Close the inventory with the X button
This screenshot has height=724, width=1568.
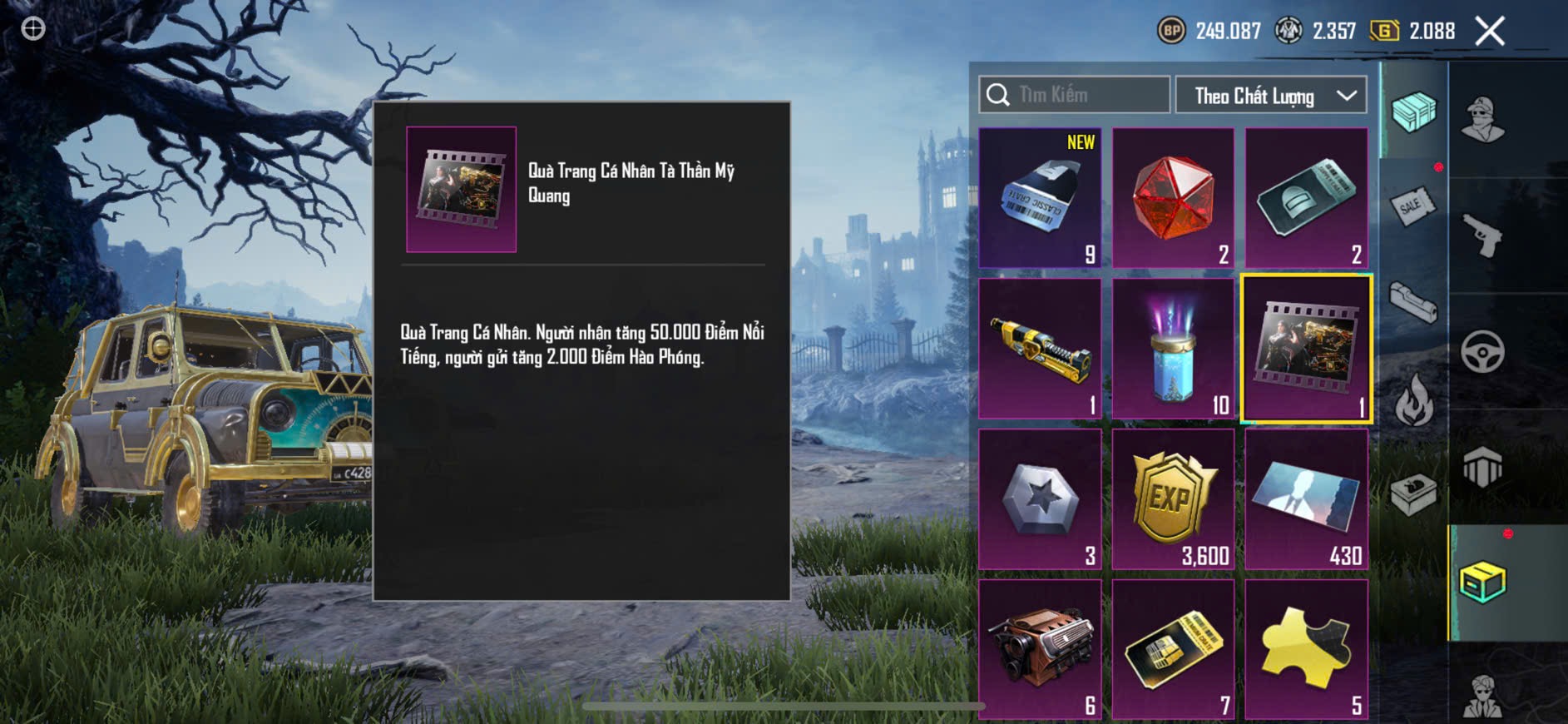point(1490,32)
